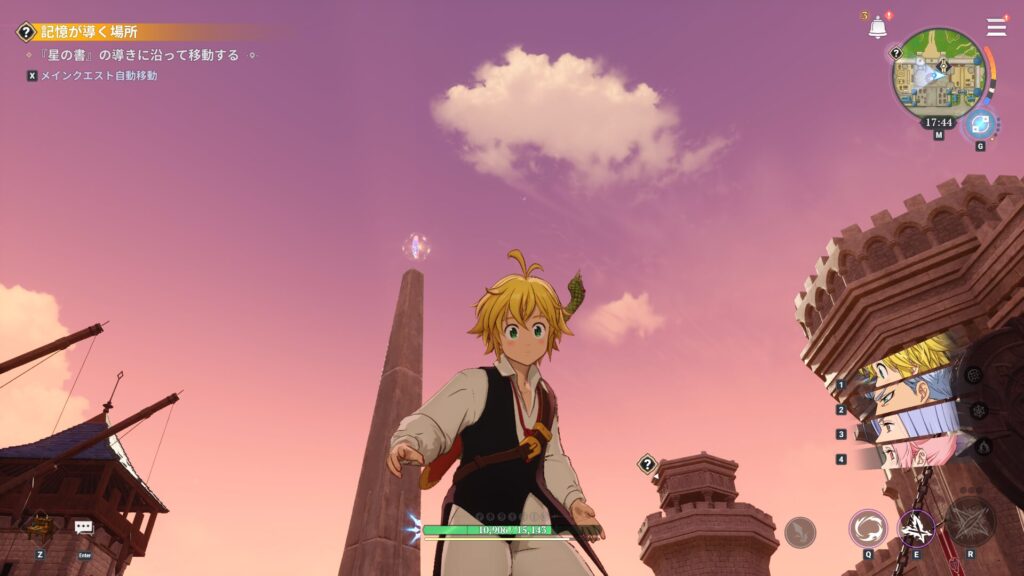Viewport: 1024px width, 576px height.
Task: Open the golden lantern item icon
Action: pos(41,527)
